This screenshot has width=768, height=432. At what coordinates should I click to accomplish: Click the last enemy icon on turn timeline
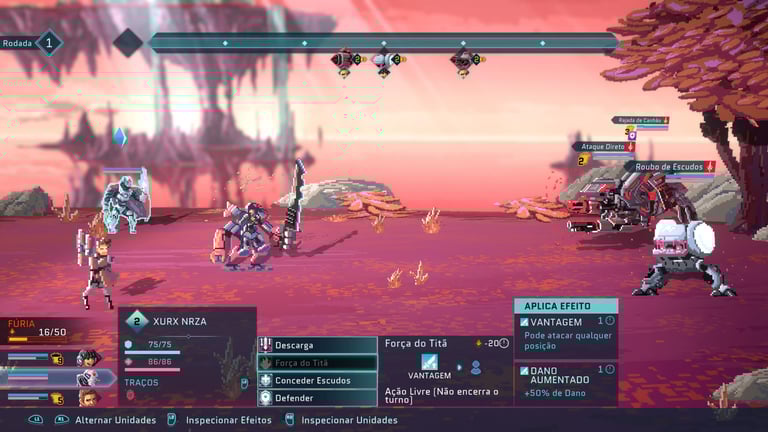(x=463, y=60)
